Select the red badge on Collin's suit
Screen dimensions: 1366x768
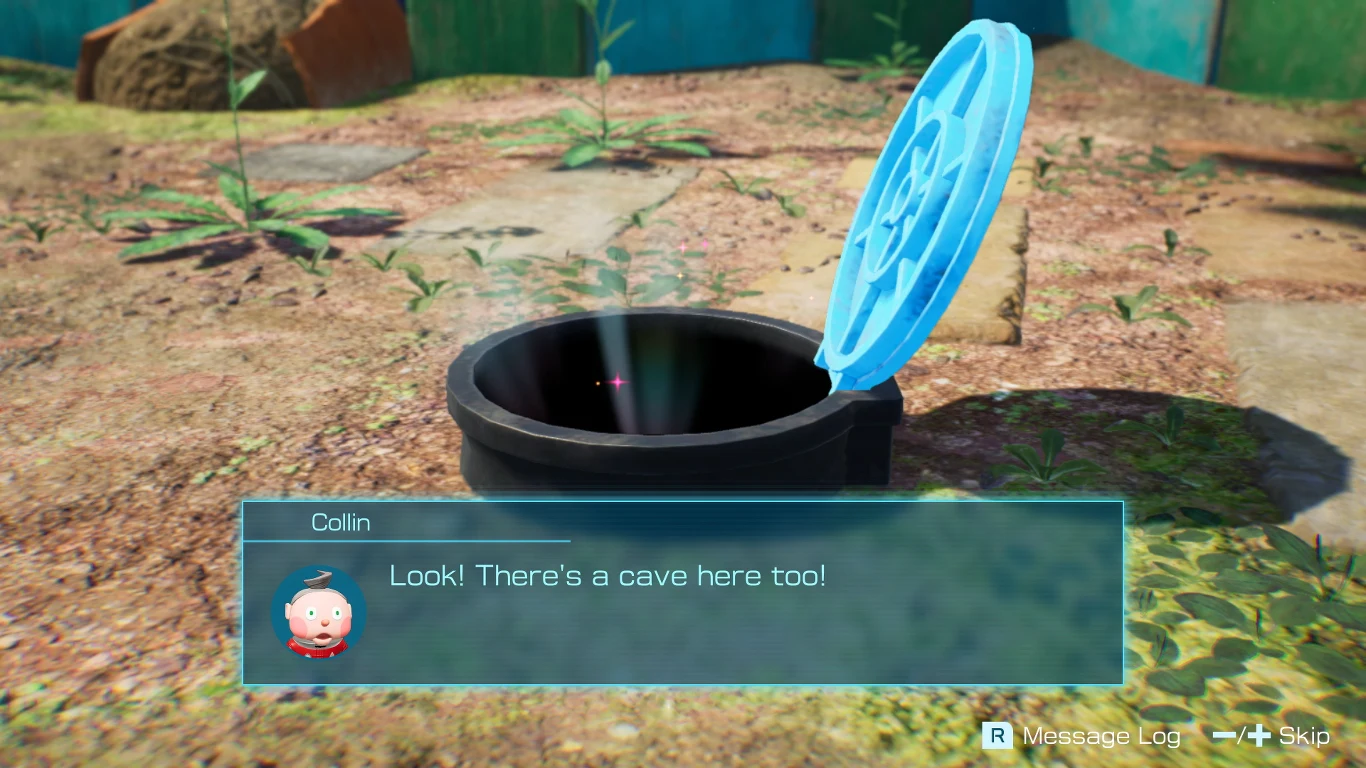[x=320, y=648]
